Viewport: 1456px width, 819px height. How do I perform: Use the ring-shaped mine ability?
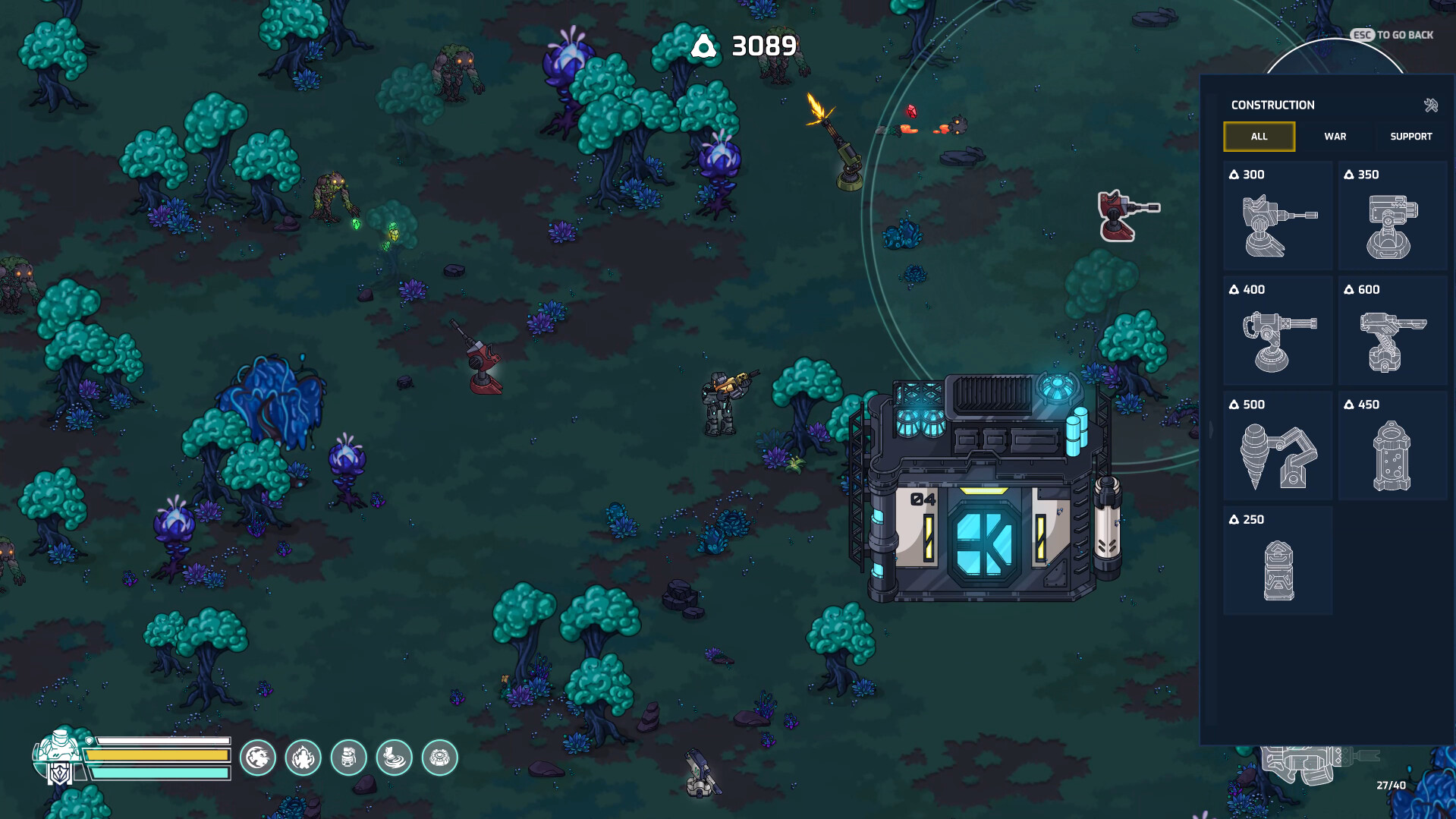point(440,758)
